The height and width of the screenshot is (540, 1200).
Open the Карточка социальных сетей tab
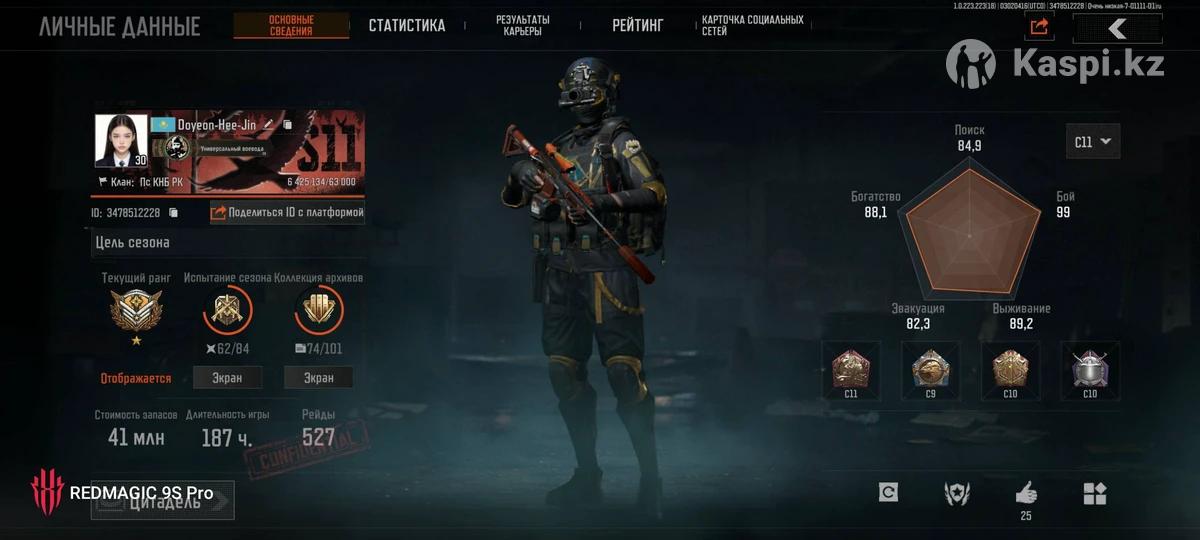click(752, 26)
